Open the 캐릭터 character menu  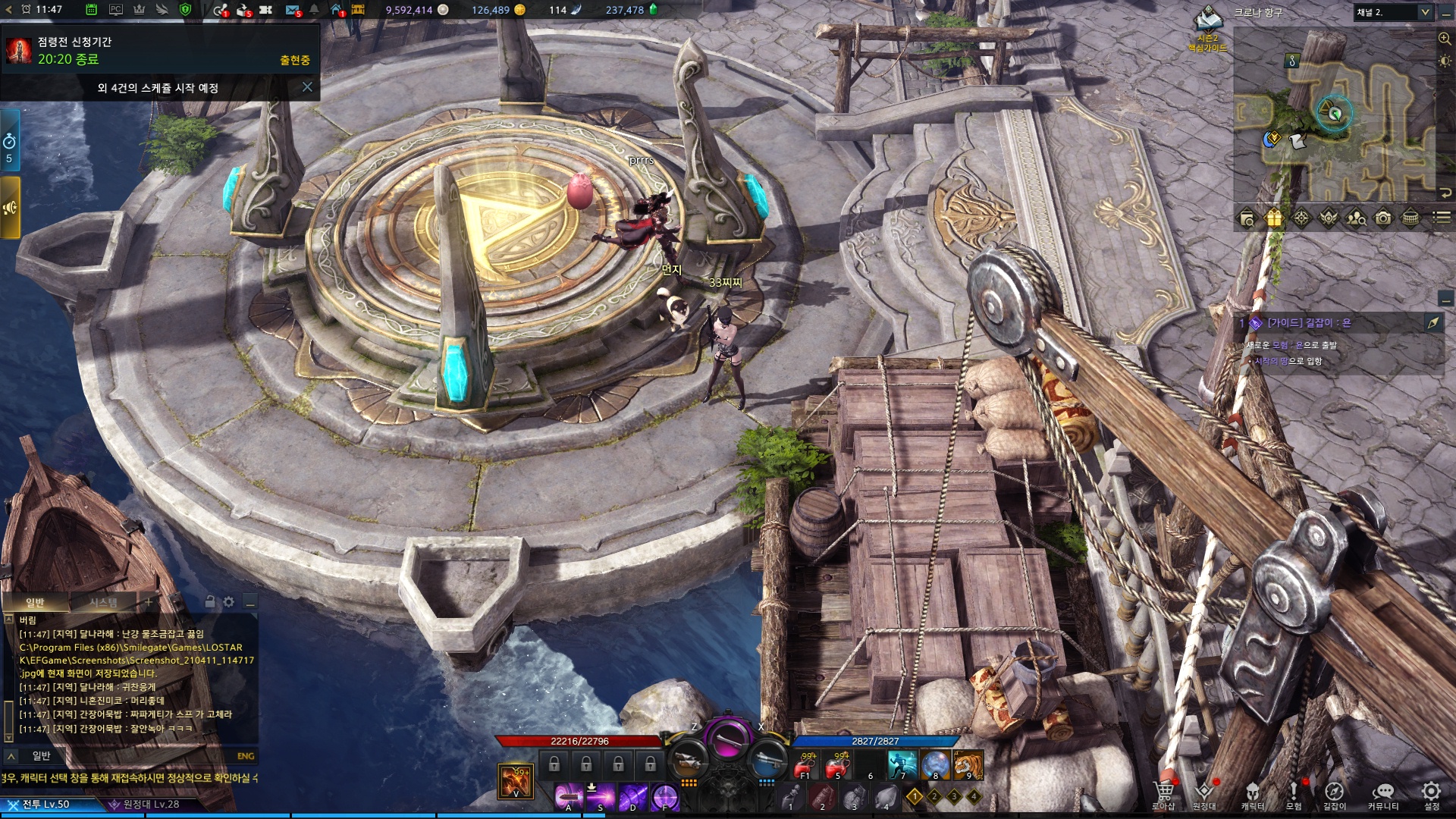point(1252,795)
